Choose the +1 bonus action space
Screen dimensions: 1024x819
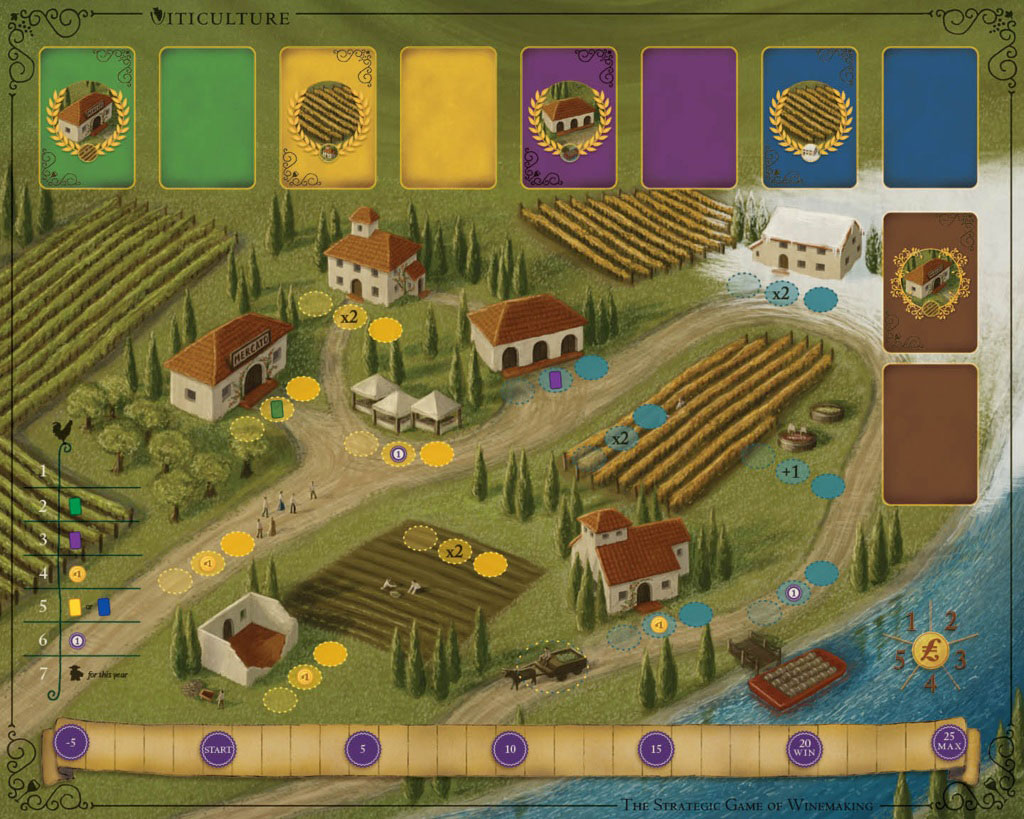[x=794, y=471]
